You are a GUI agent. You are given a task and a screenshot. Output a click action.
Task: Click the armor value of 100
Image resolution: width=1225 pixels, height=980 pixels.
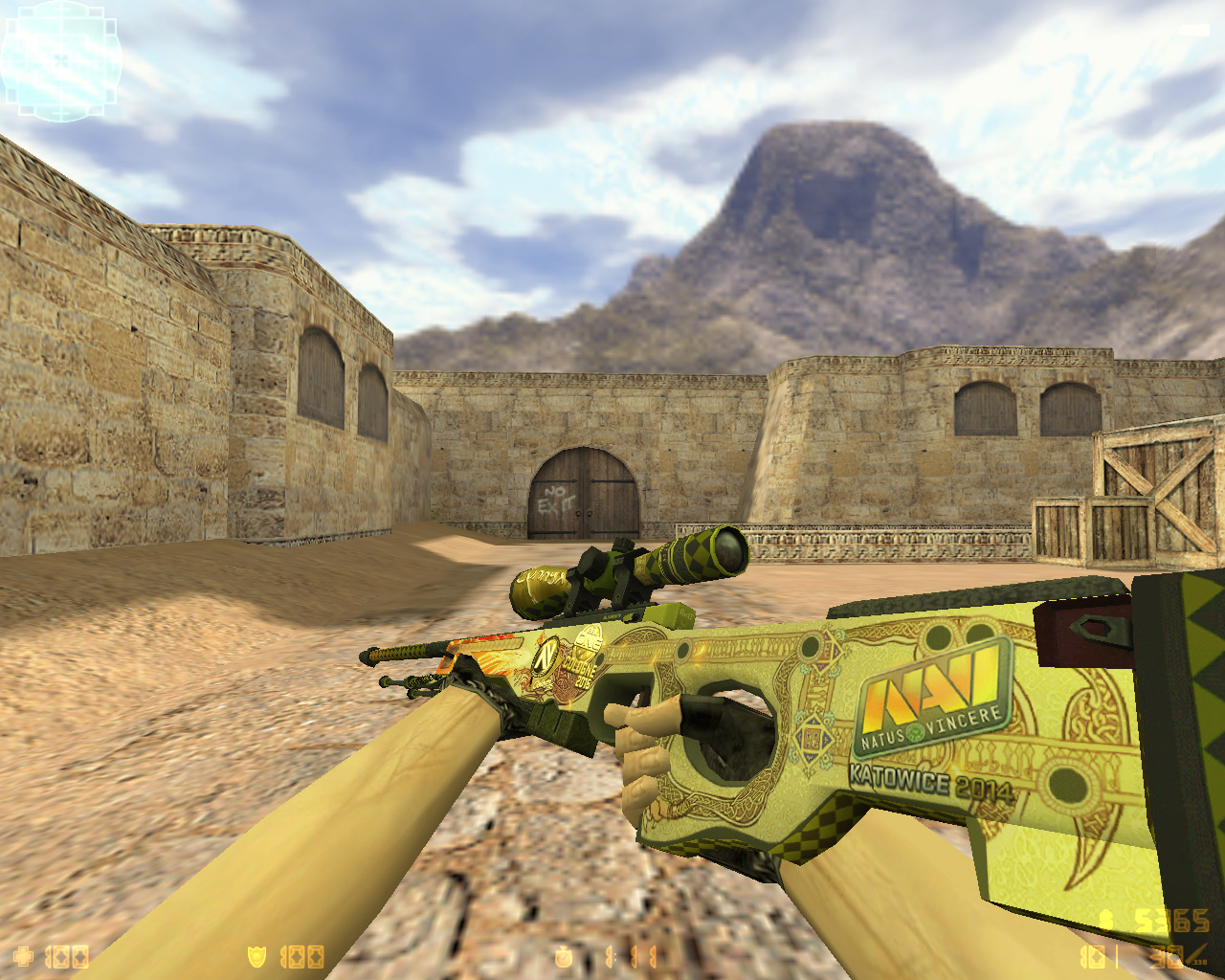pos(301,955)
